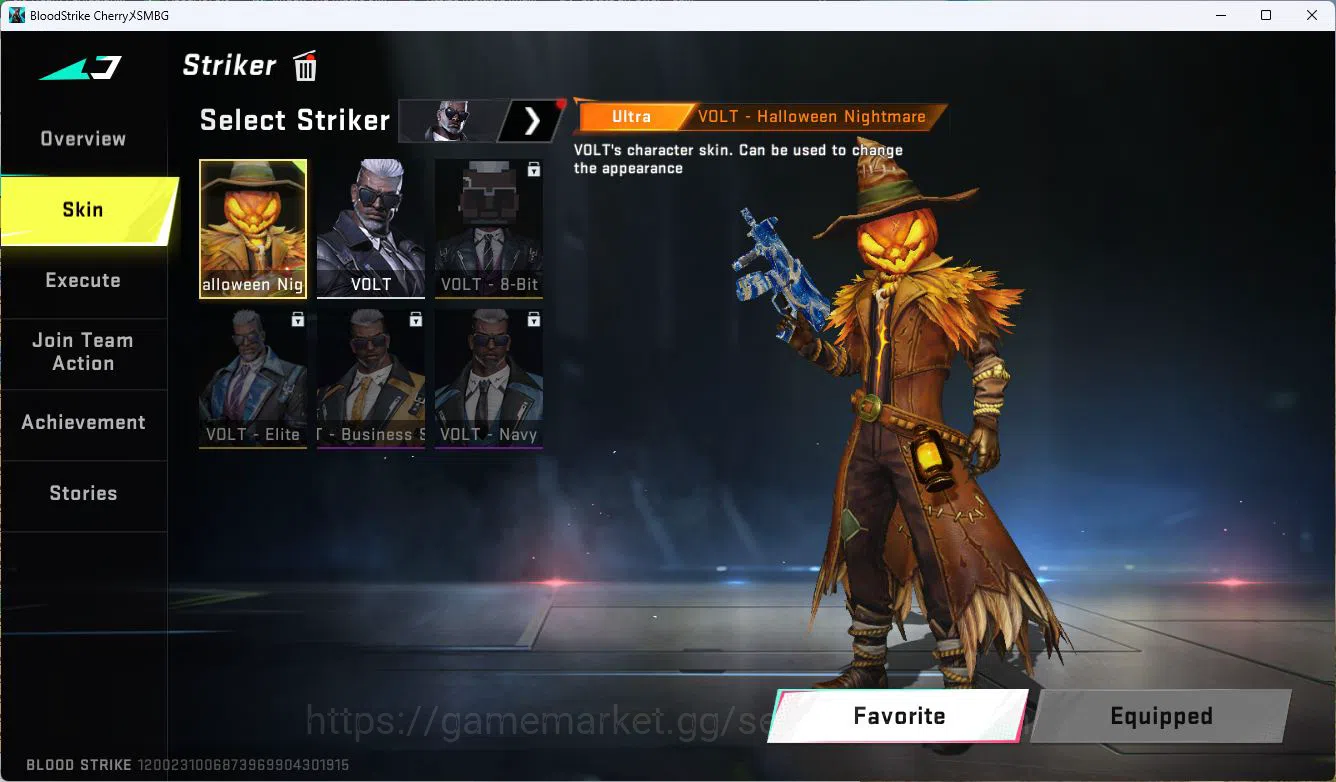Image resolution: width=1336 pixels, height=782 pixels.
Task: Click the lock icon on VOLT - Business Suit skin
Action: pos(415,319)
